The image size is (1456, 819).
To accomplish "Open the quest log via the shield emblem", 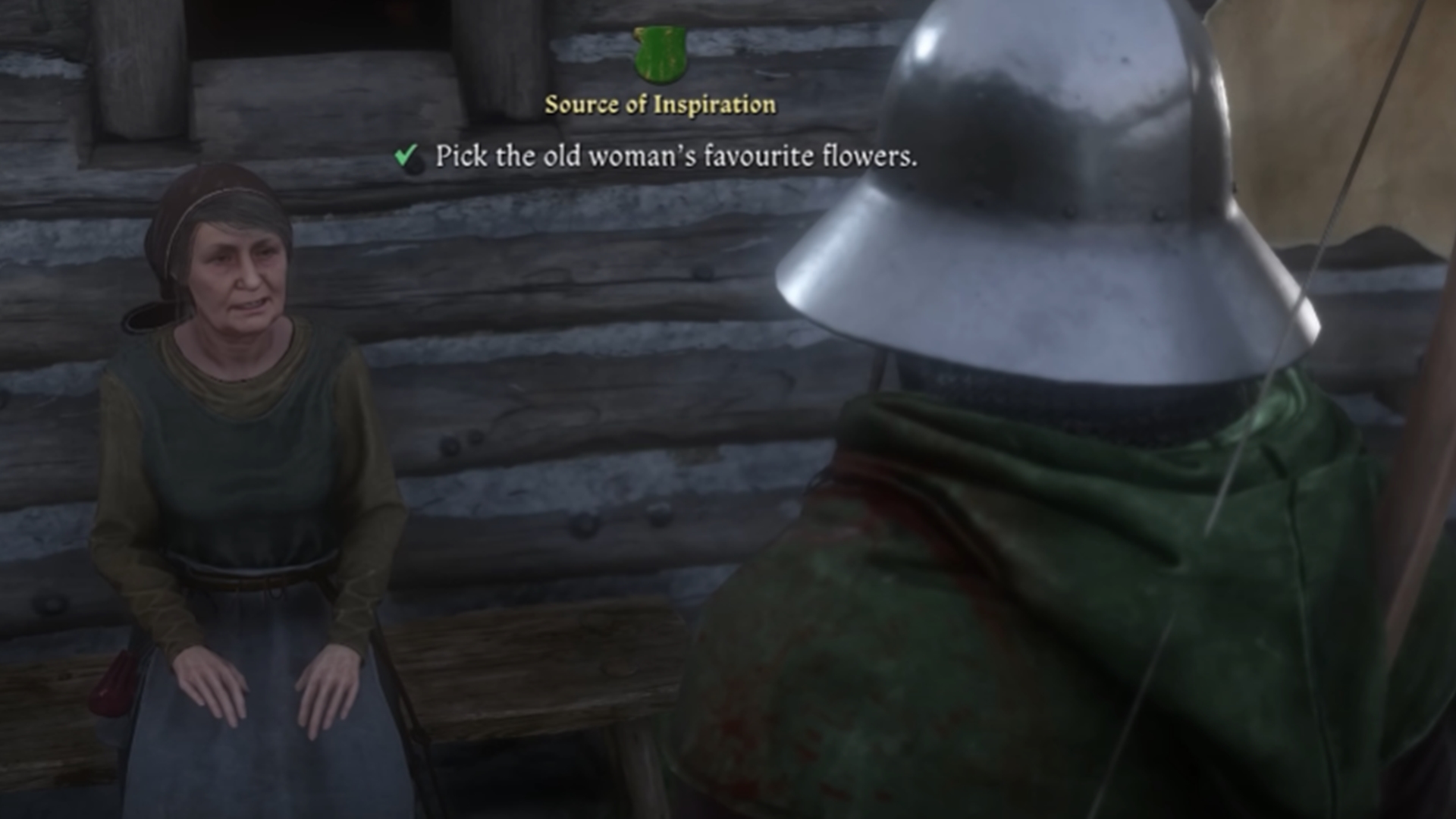I will click(660, 55).
